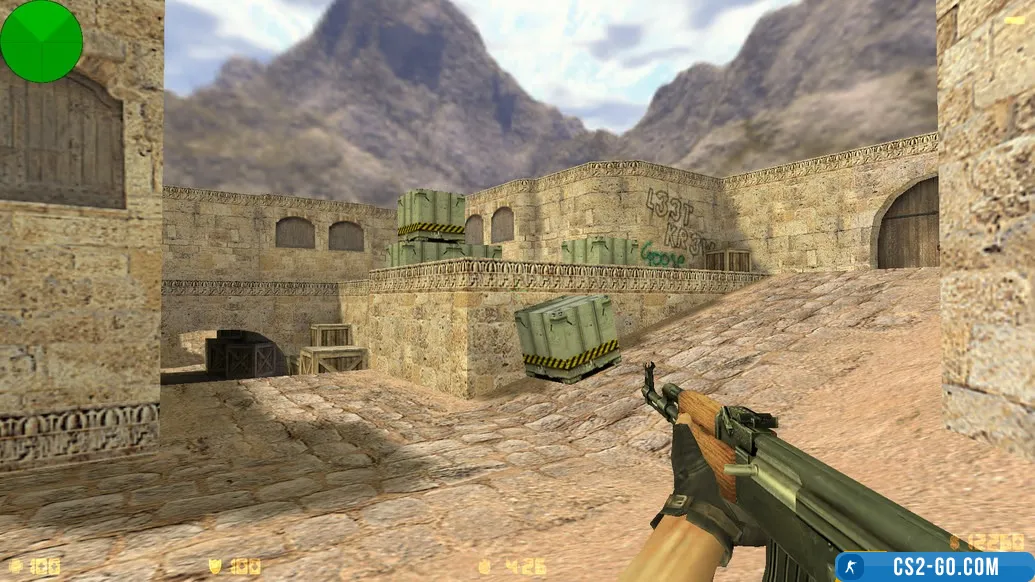Click the green circular radar
Viewport: 1035px width, 582px height.
(x=41, y=41)
